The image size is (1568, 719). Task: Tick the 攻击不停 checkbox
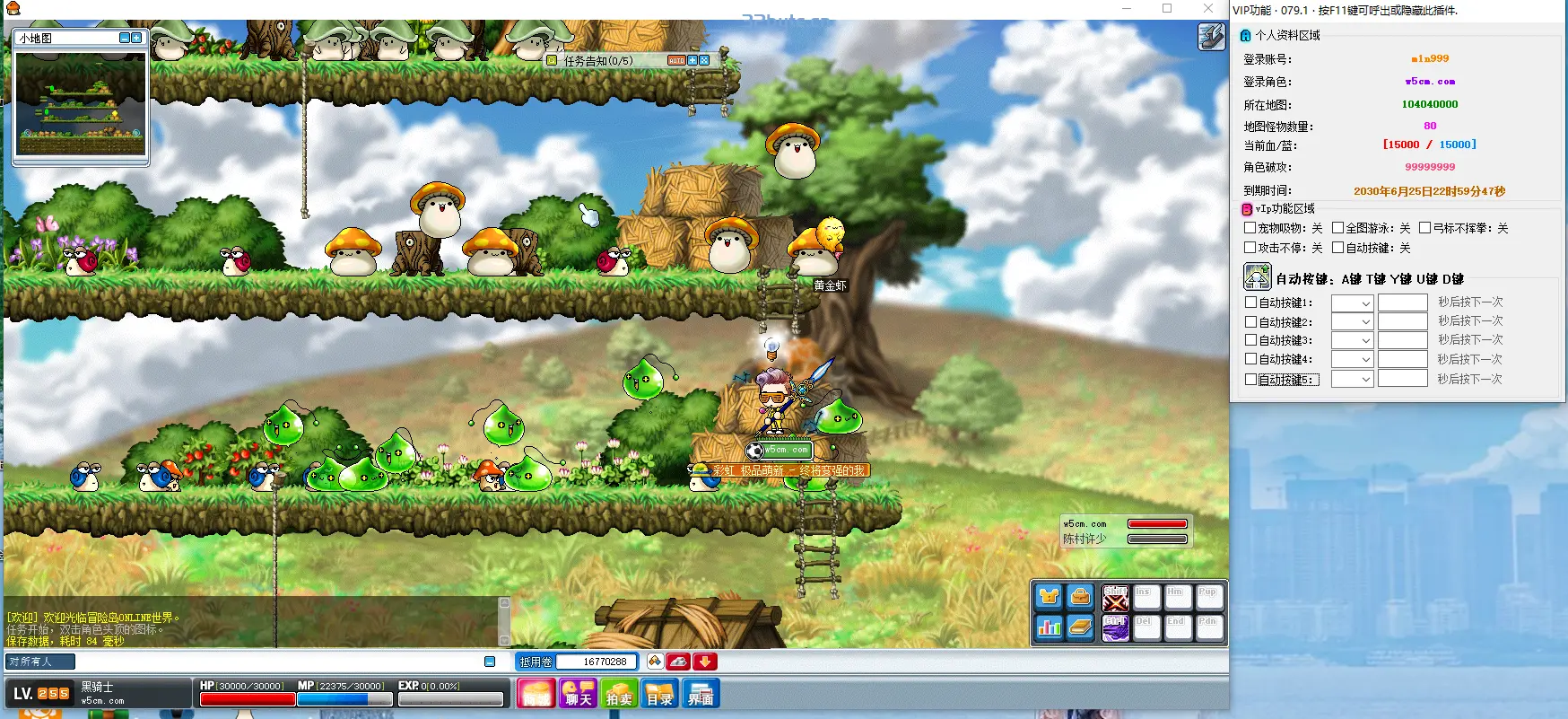[1250, 248]
